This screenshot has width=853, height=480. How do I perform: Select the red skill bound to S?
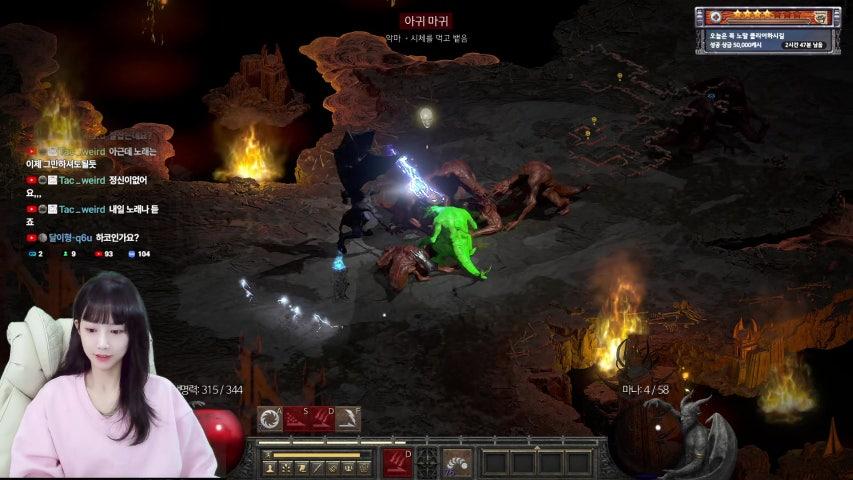tap(296, 419)
